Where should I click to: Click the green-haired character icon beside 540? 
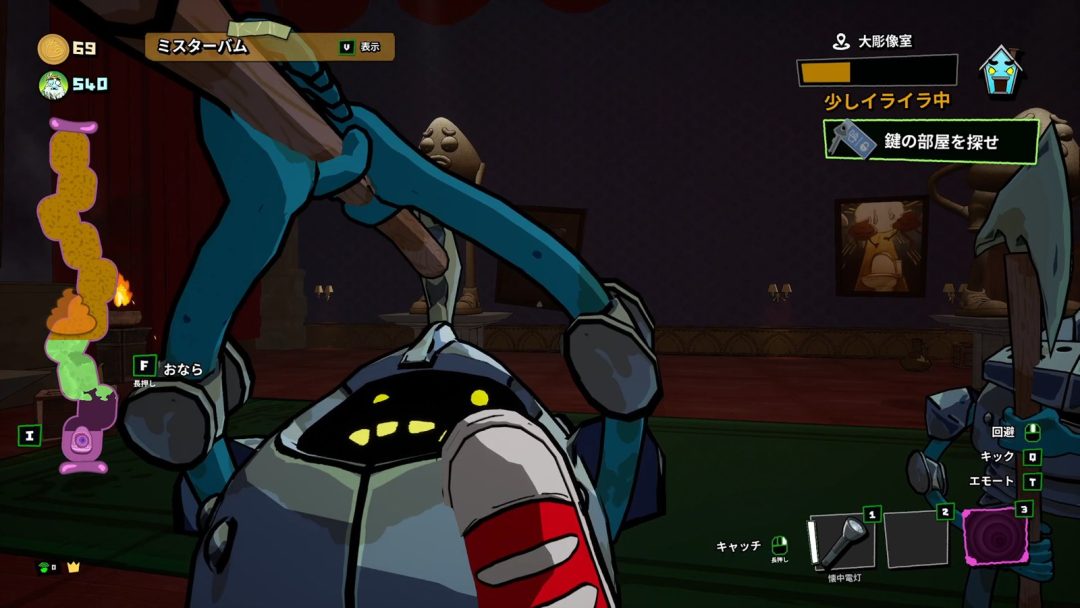tap(53, 85)
